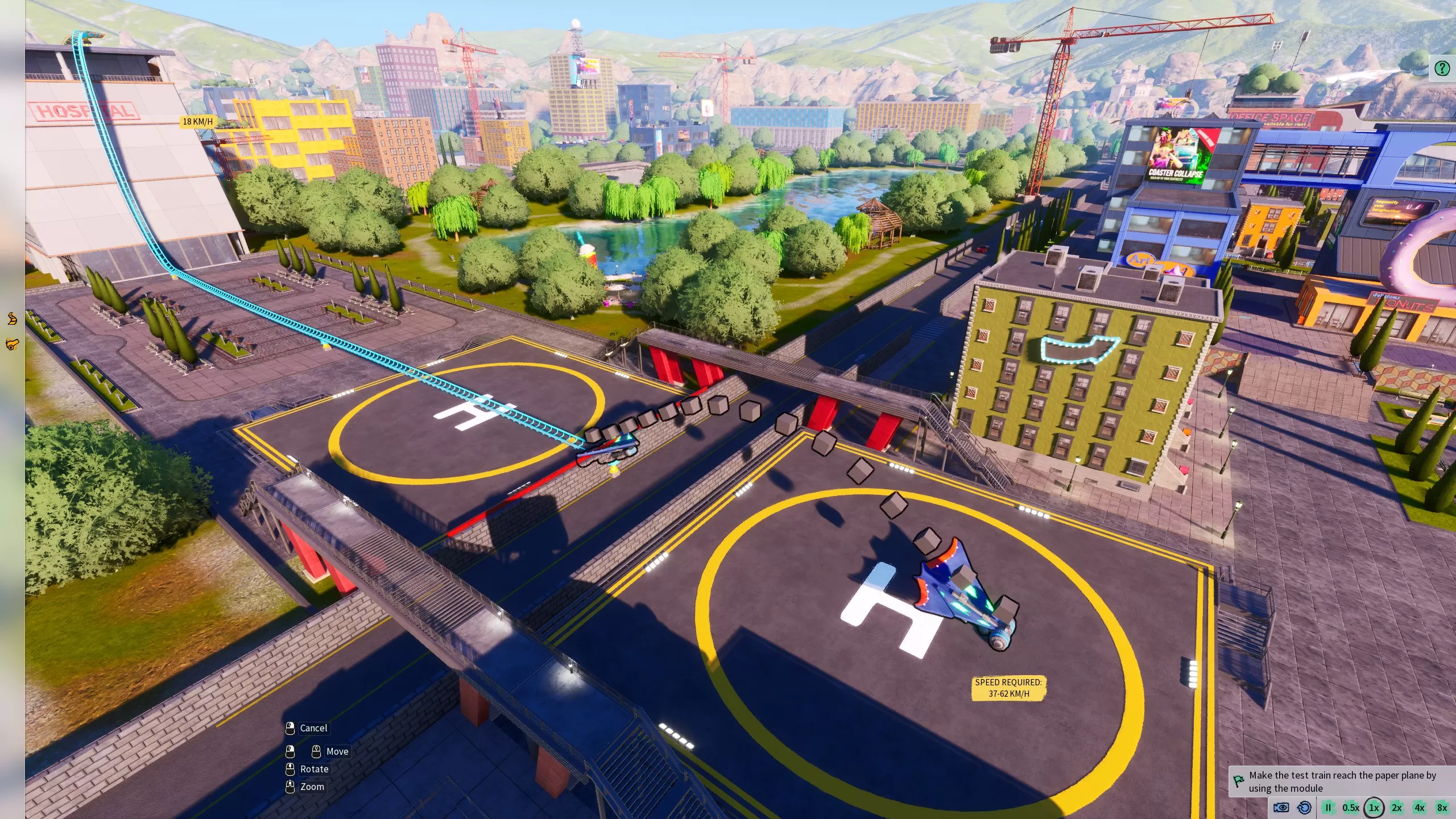Click the green flag objective tracker
Image resolution: width=1456 pixels, height=819 pixels.
pyautogui.click(x=1238, y=781)
